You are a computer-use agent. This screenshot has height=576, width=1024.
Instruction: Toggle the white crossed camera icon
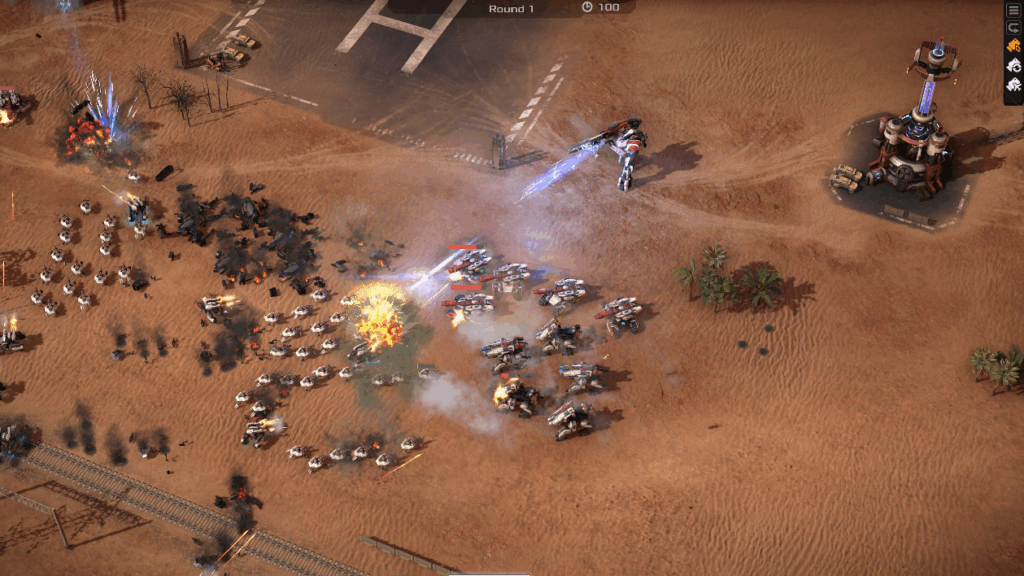(1013, 83)
